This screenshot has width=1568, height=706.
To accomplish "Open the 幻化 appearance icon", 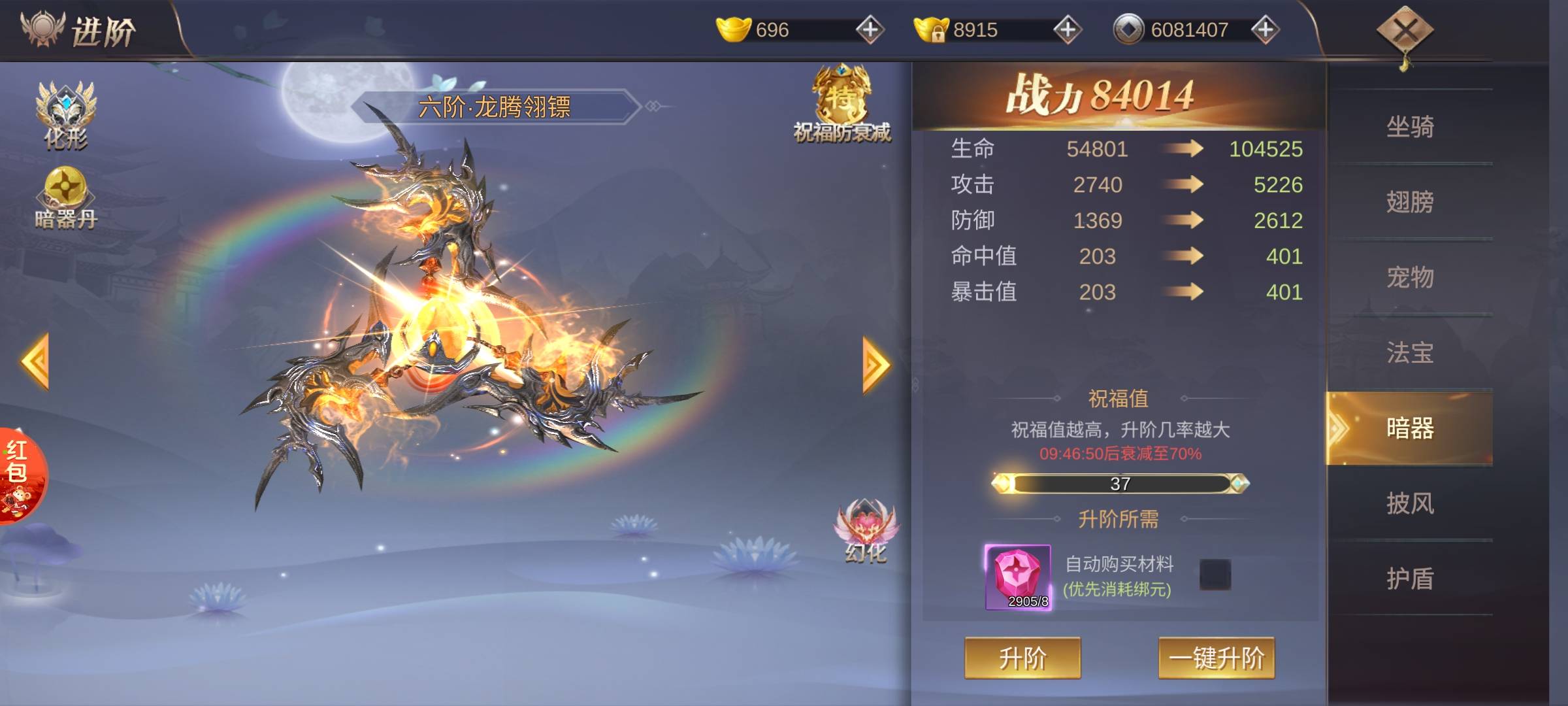I will [866, 531].
